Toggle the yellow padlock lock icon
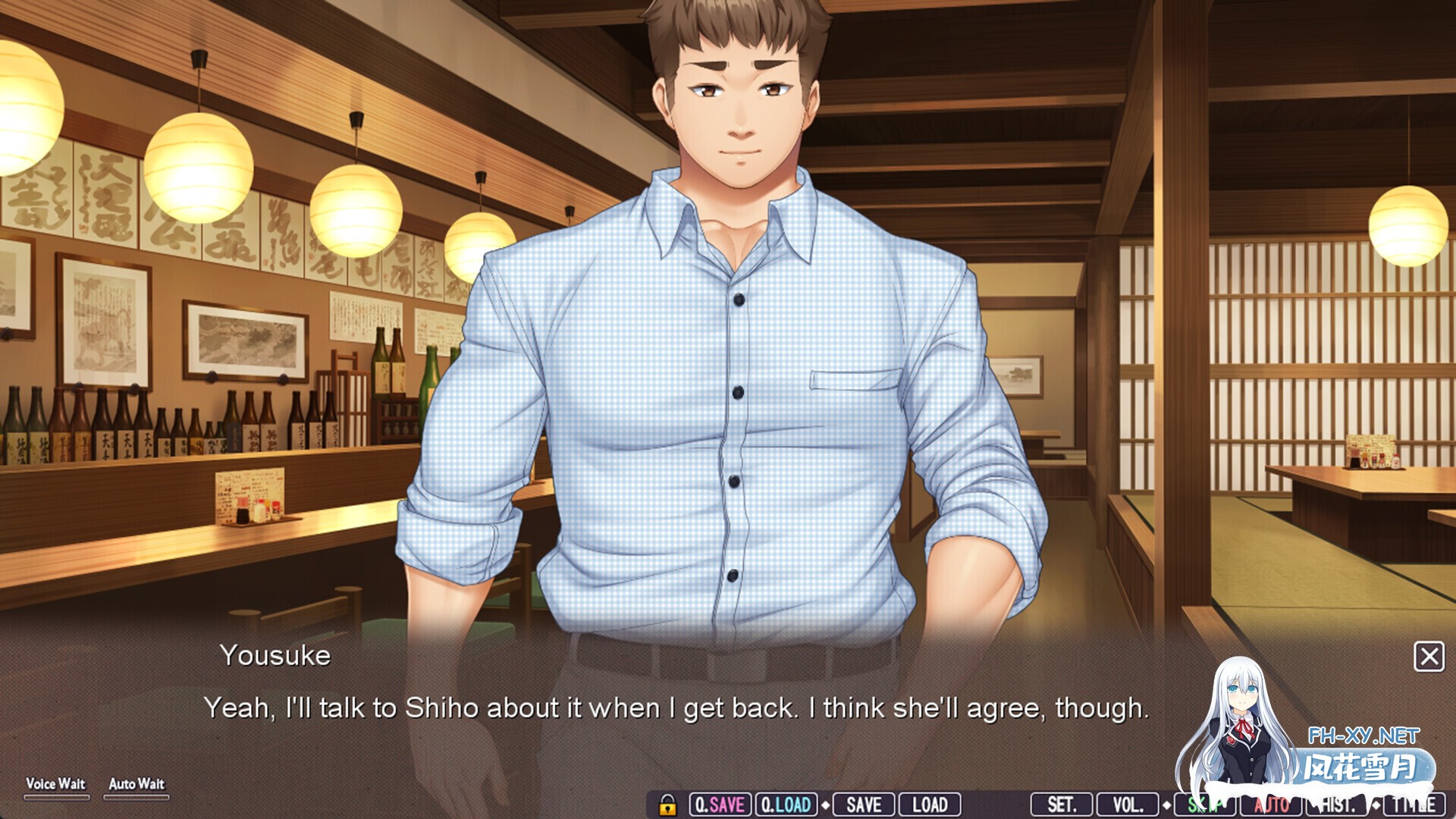 tap(667, 805)
